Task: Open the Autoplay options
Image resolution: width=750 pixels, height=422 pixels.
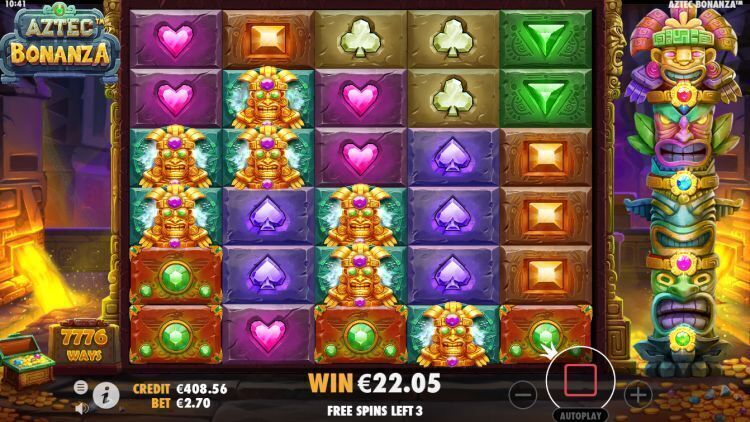Action: (579, 414)
